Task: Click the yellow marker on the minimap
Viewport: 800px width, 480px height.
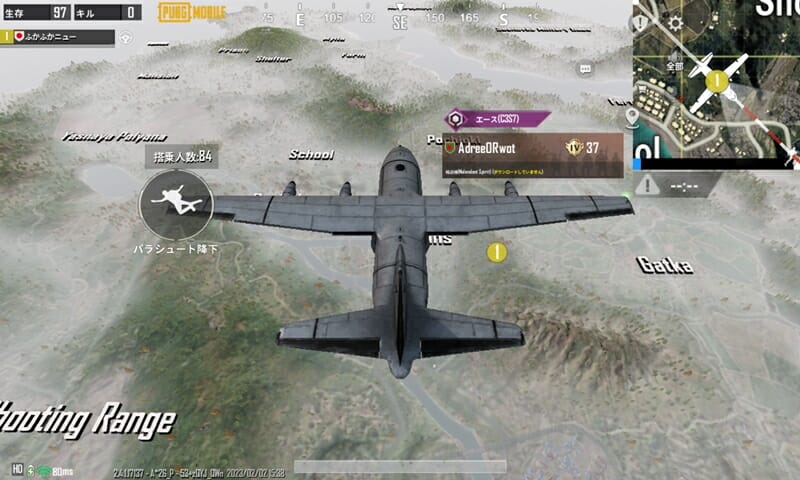Action: pos(716,82)
